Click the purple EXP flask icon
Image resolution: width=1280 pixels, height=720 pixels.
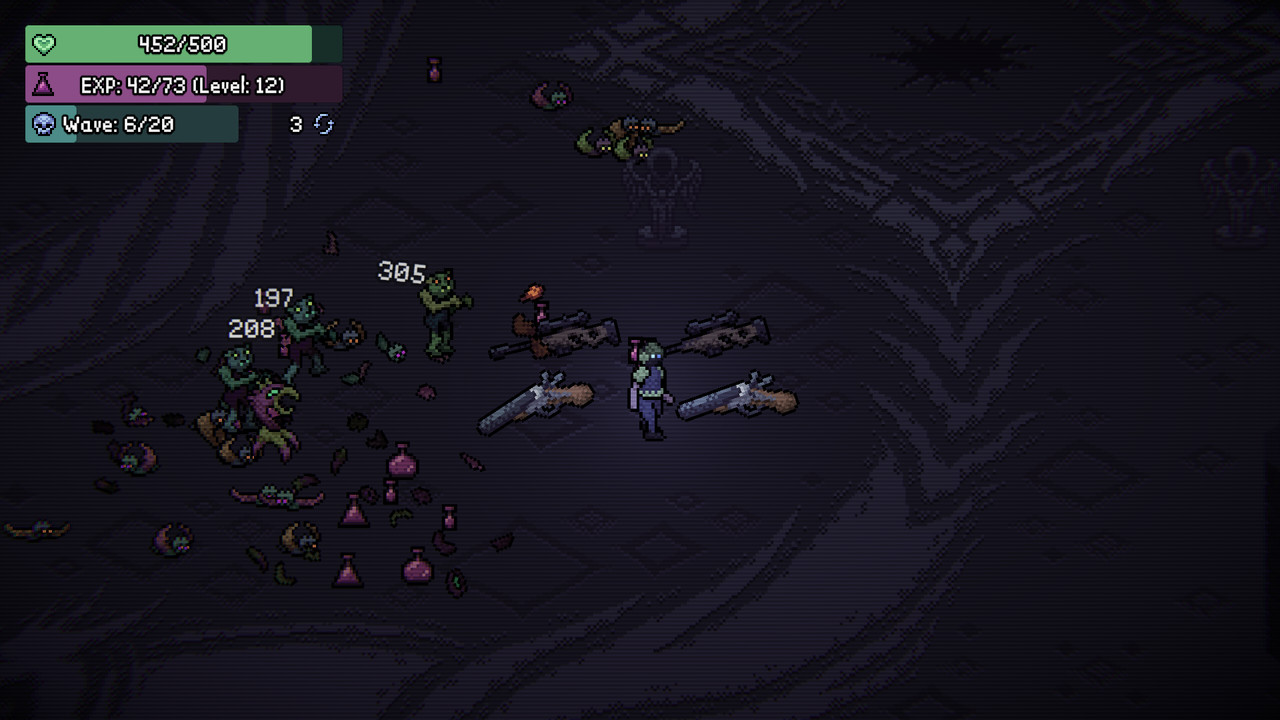(42, 85)
